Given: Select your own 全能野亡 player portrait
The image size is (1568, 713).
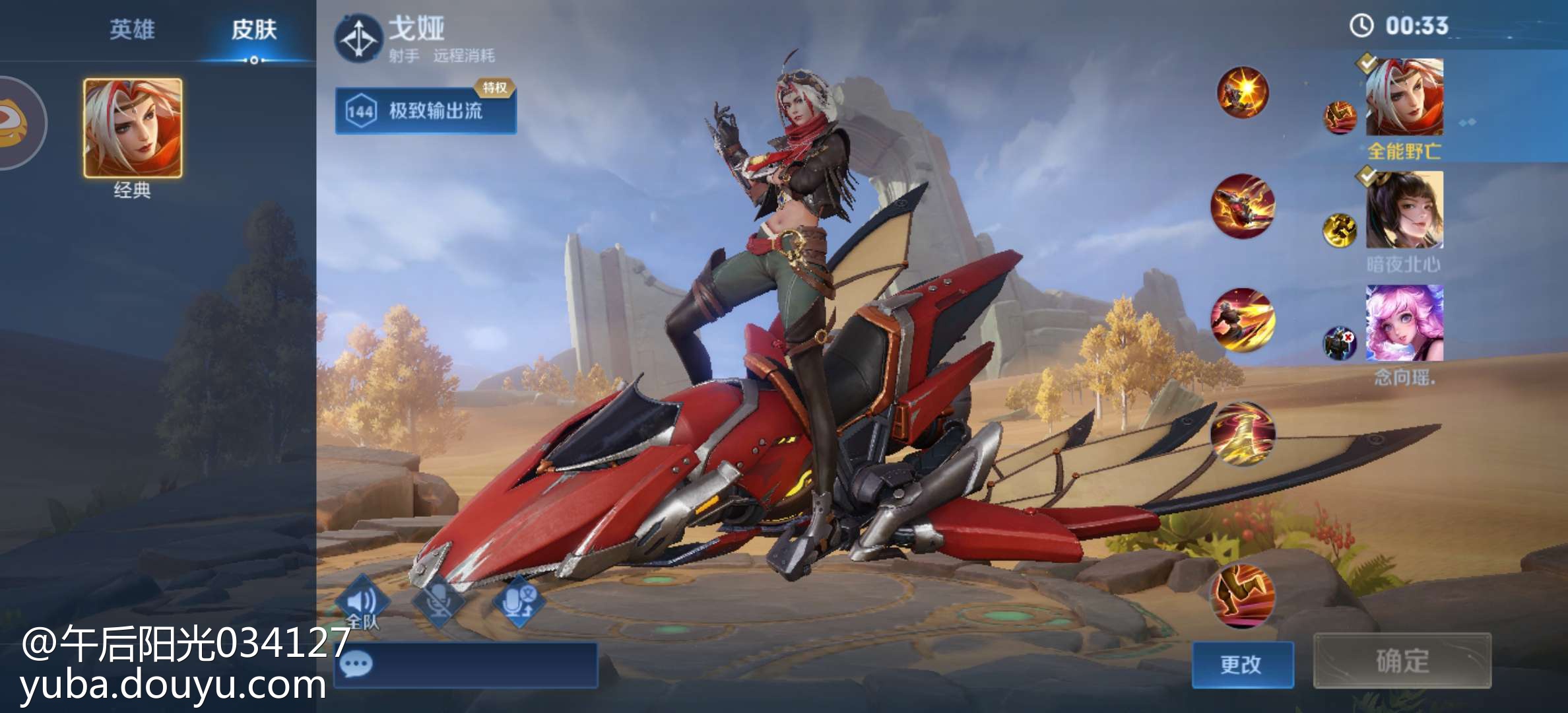Looking at the screenshot, I should (1404, 97).
